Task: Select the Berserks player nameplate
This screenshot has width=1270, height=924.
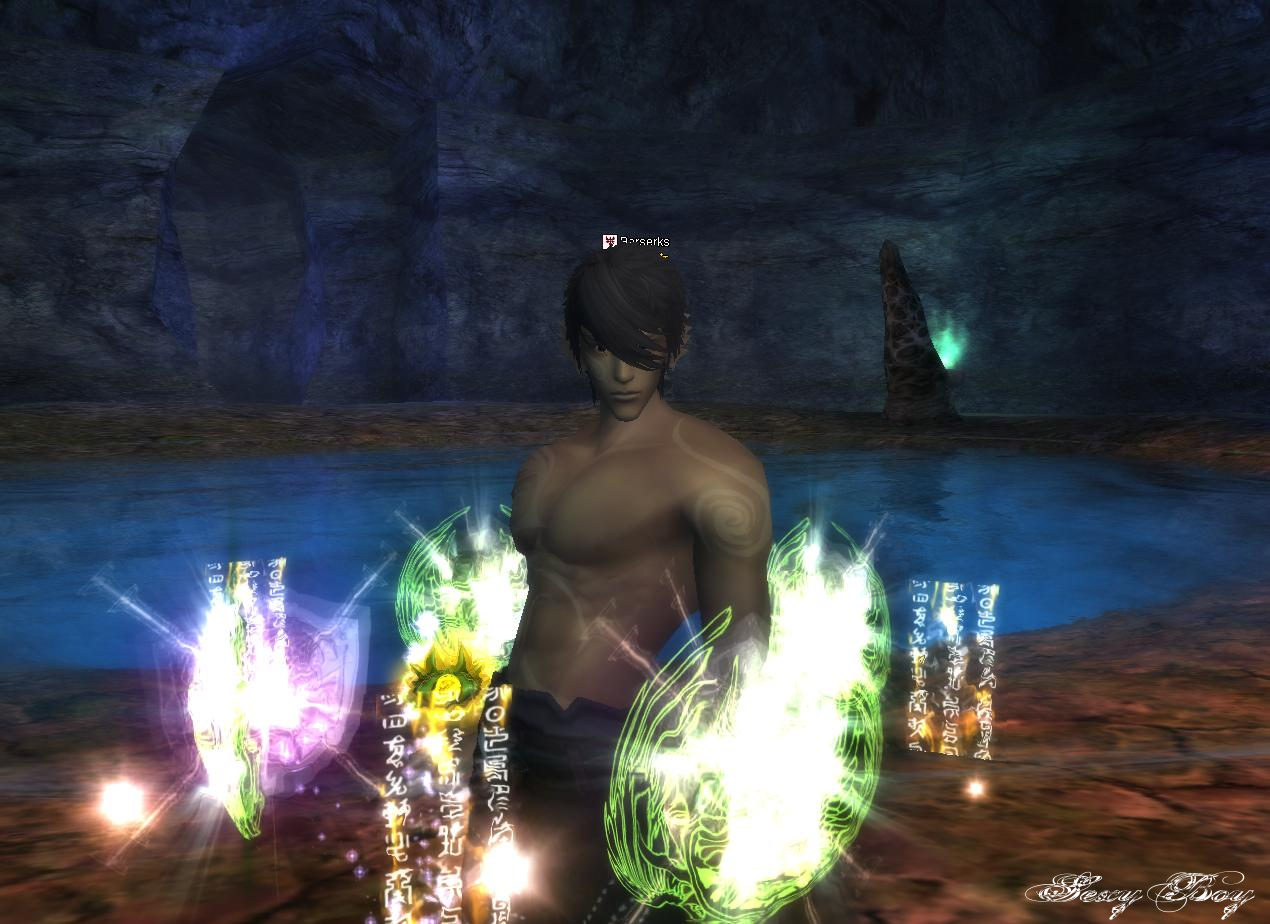Action: pyautogui.click(x=643, y=241)
